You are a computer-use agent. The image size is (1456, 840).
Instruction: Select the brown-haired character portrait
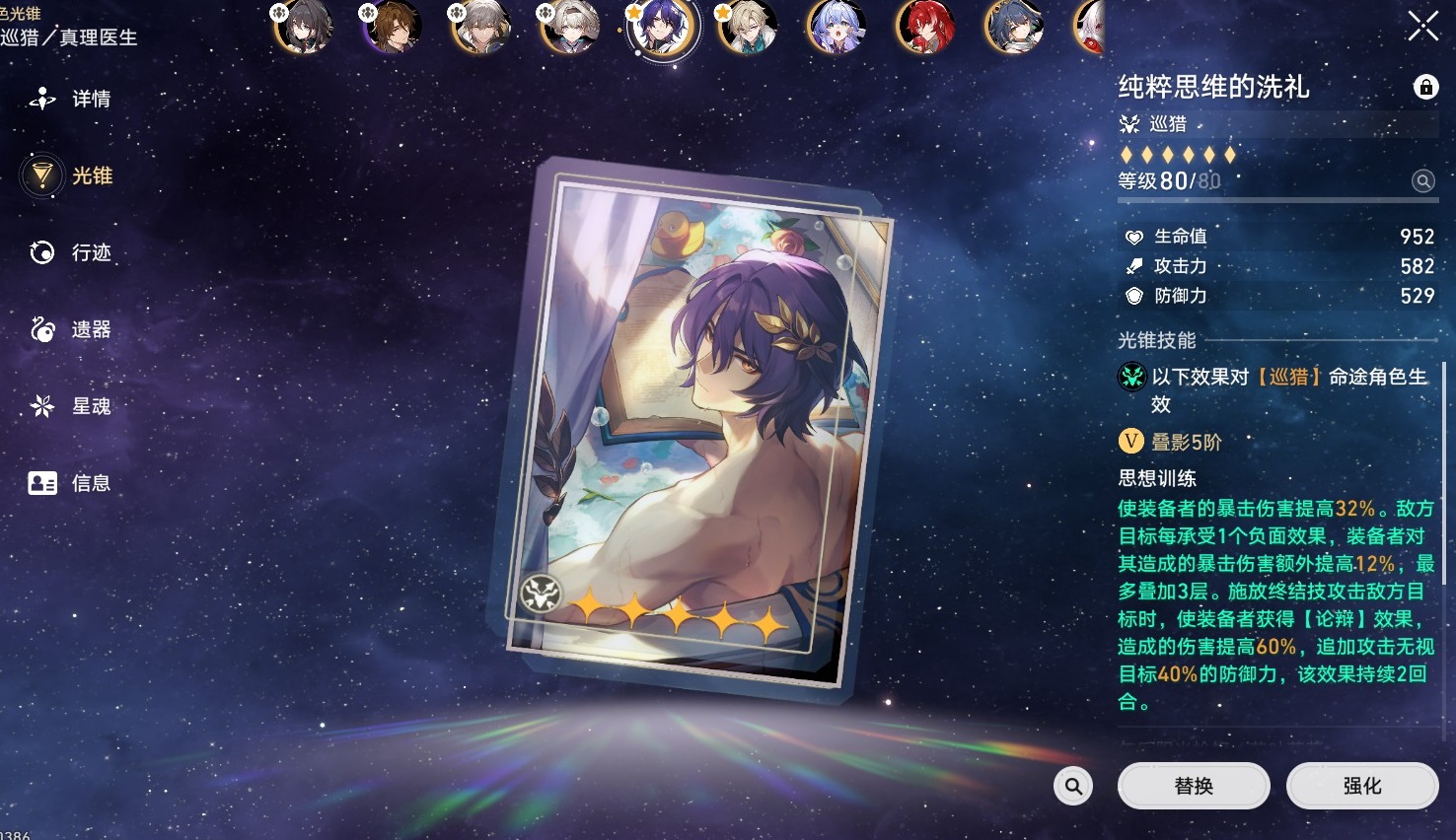coord(393,27)
